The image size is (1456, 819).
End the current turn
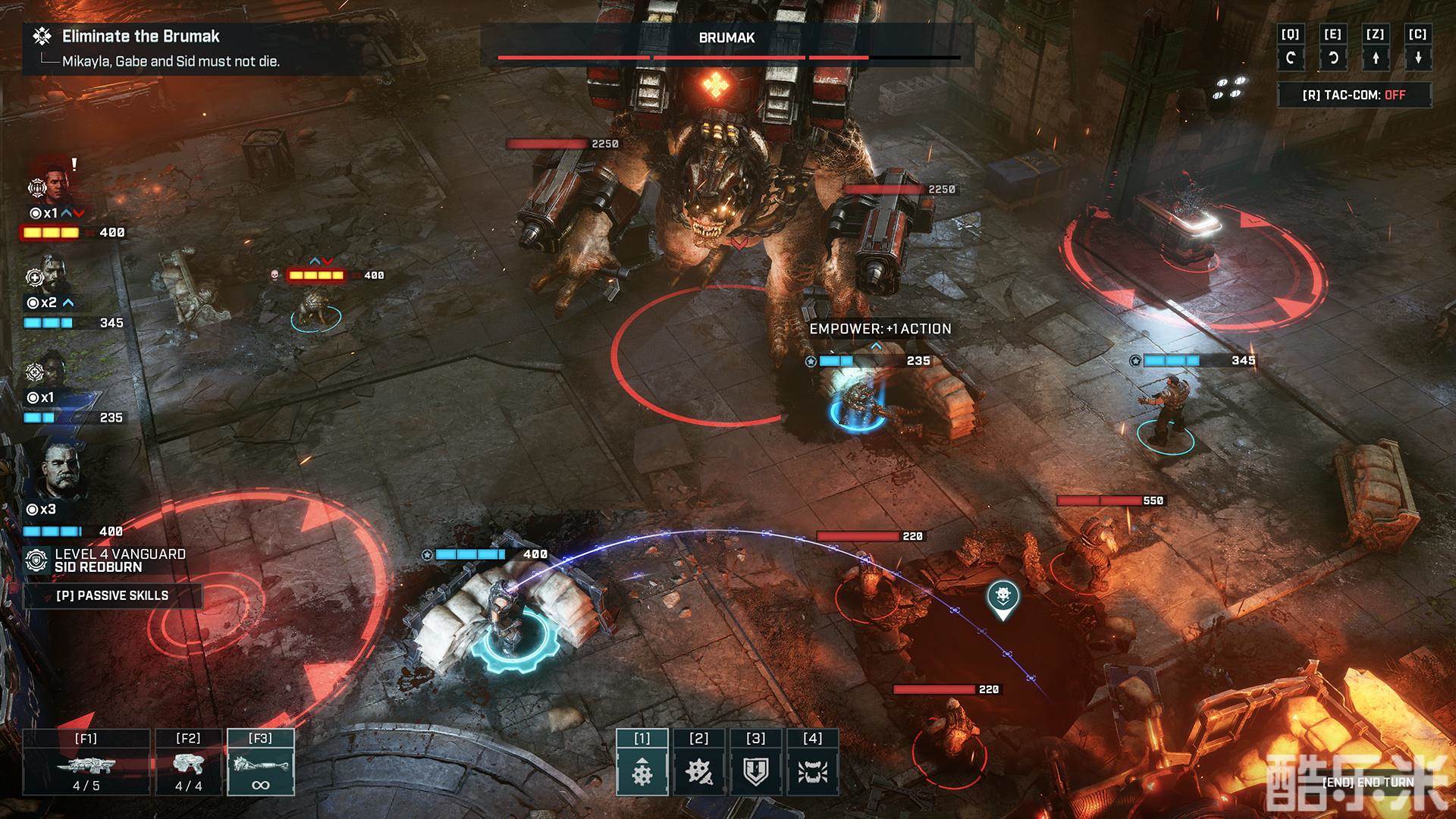pos(1367,782)
